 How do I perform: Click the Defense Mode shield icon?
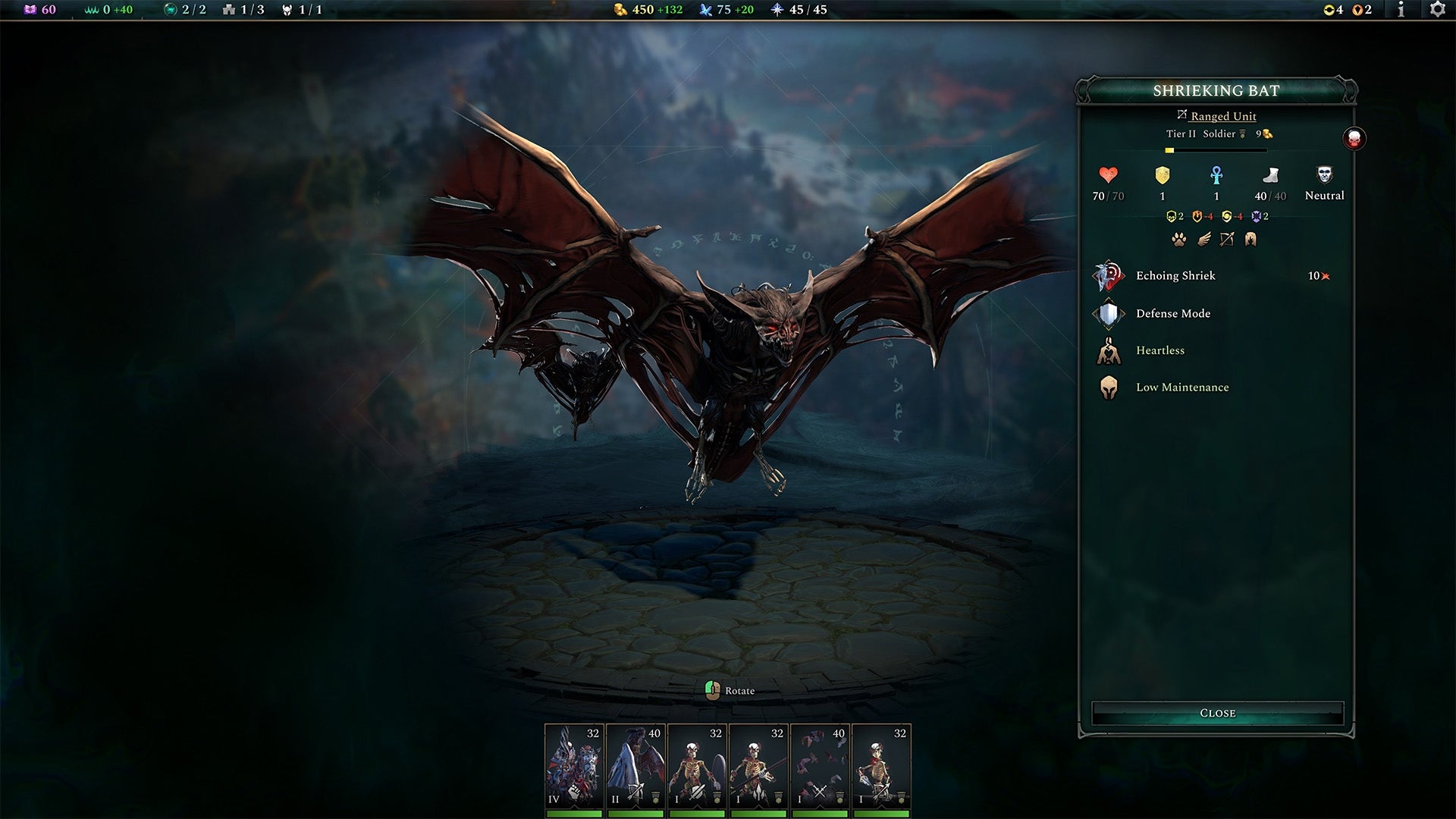(x=1108, y=313)
